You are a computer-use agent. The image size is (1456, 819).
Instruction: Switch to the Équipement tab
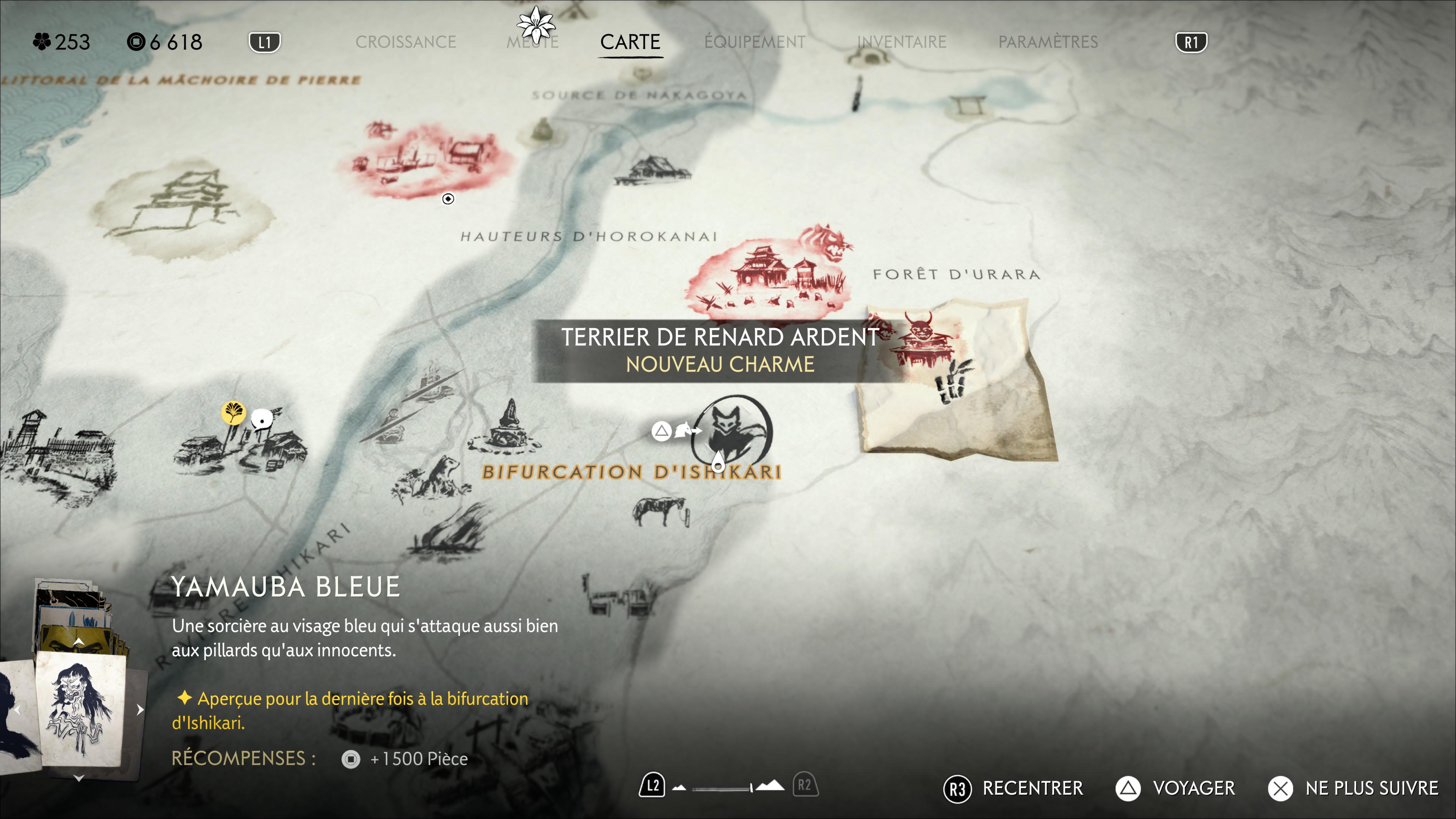(x=755, y=42)
